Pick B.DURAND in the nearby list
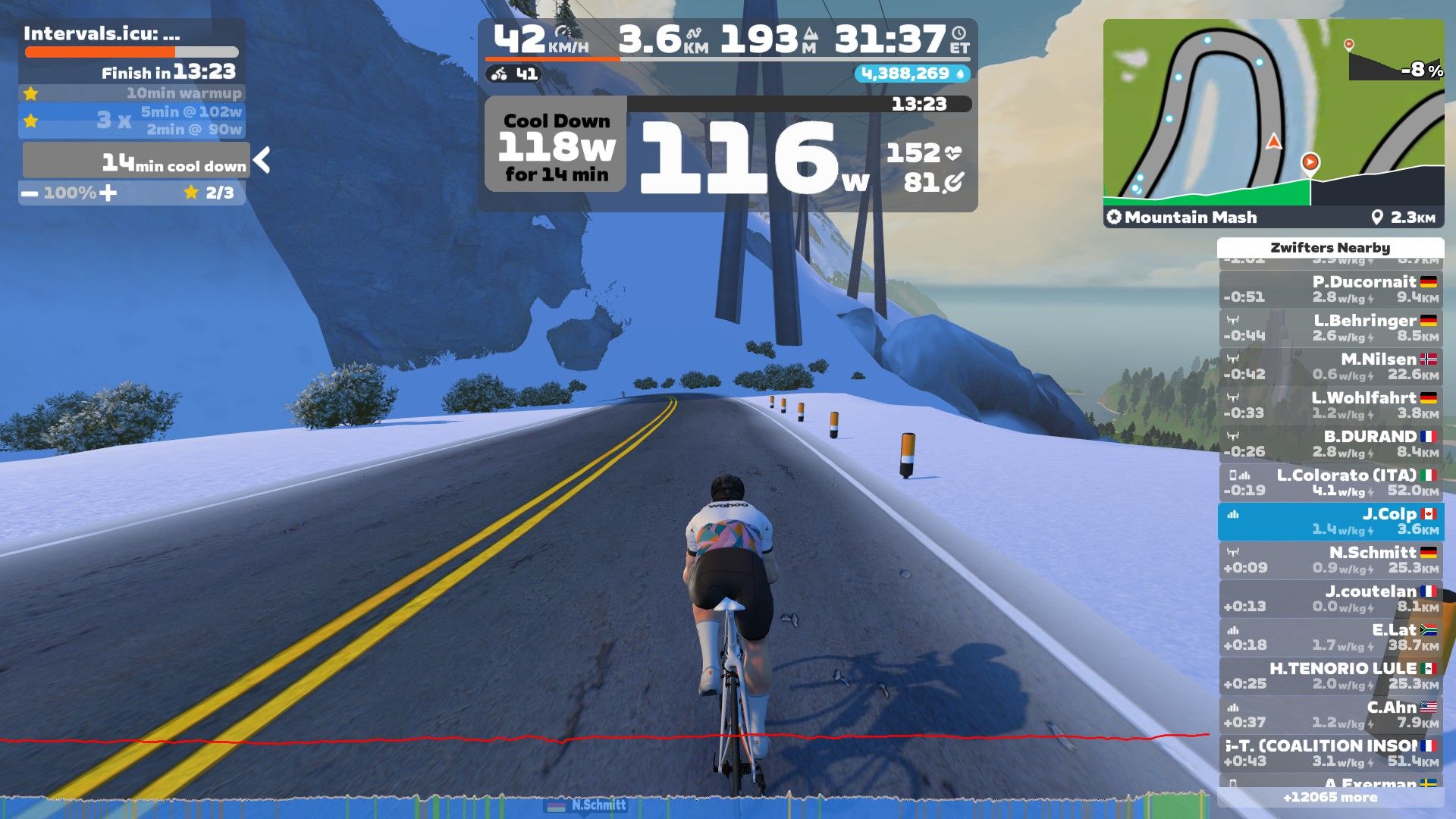Viewport: 1456px width, 819px height. click(x=1330, y=444)
